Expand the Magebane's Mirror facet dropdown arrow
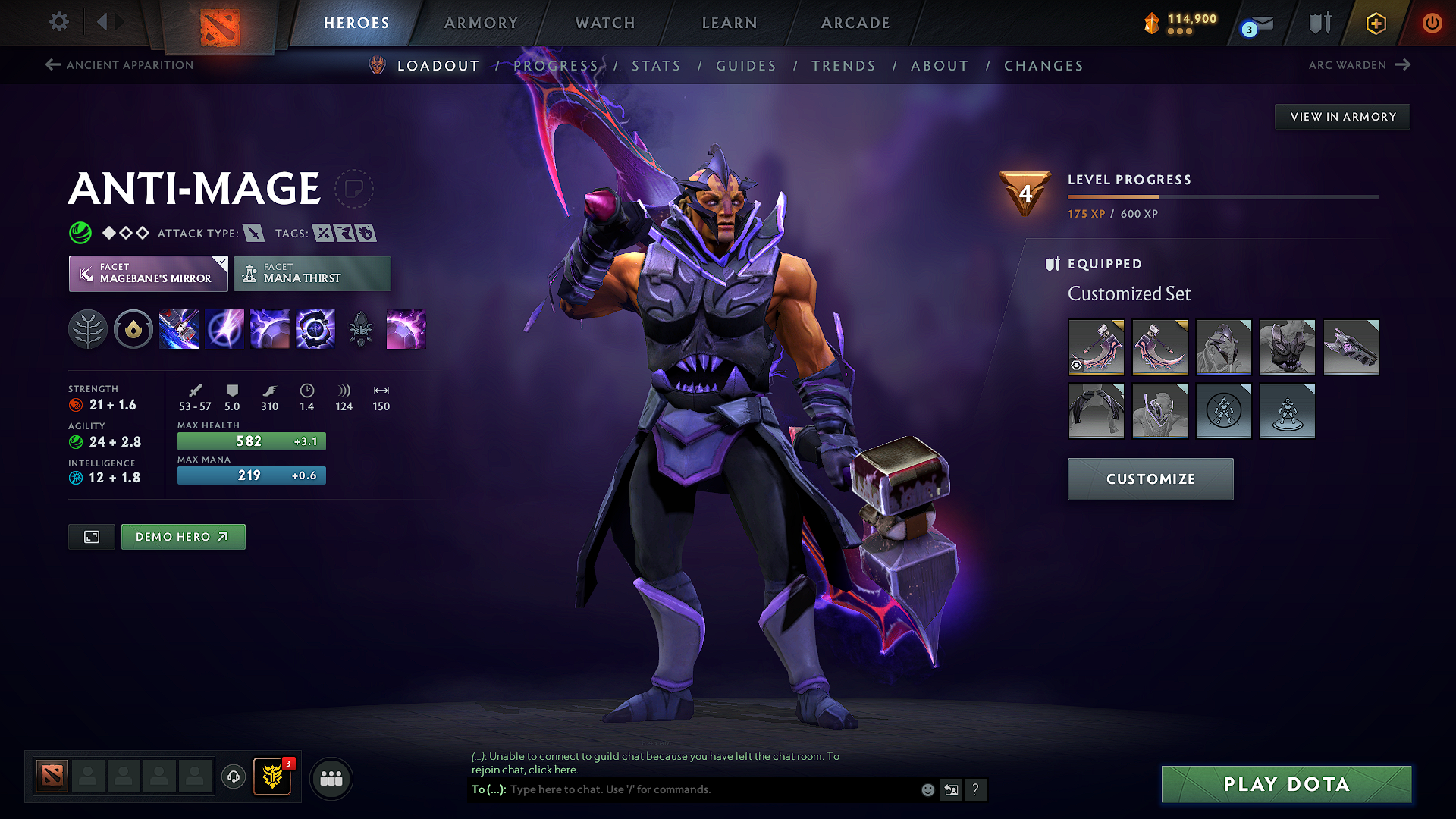The image size is (1456, 819). (221, 263)
